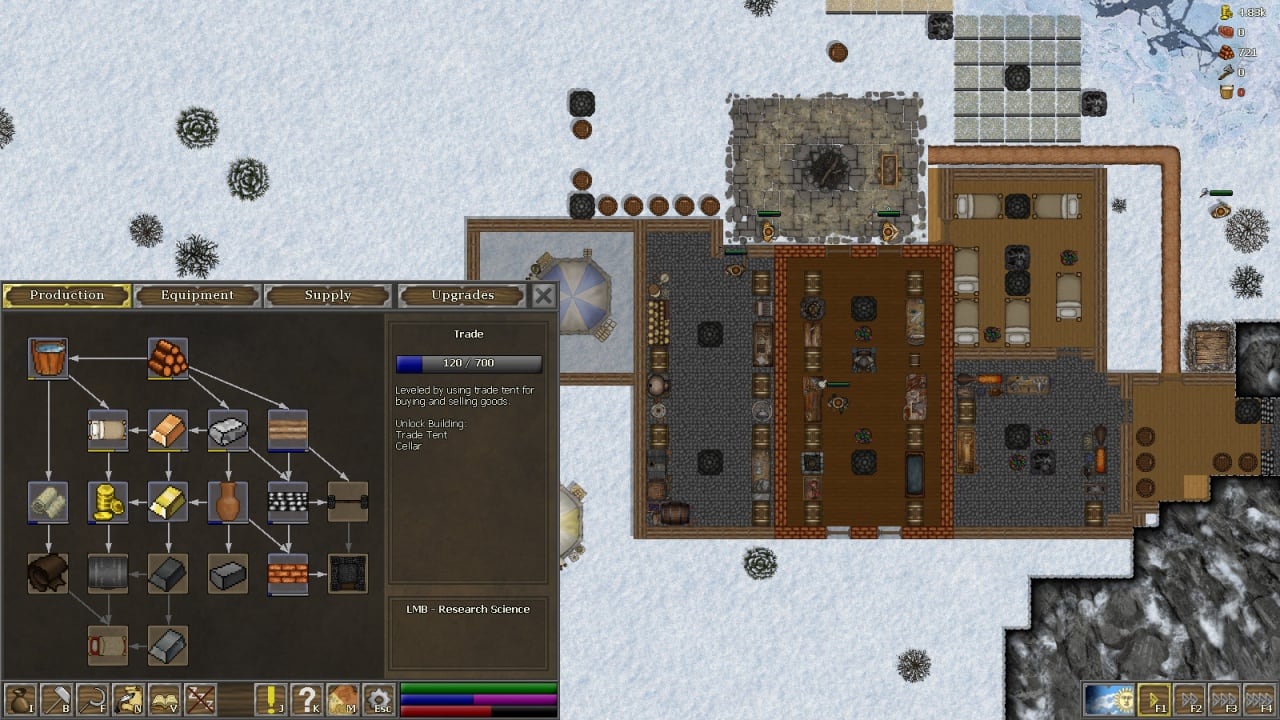Close the research panel
This screenshot has height=720, width=1280.
click(543, 295)
